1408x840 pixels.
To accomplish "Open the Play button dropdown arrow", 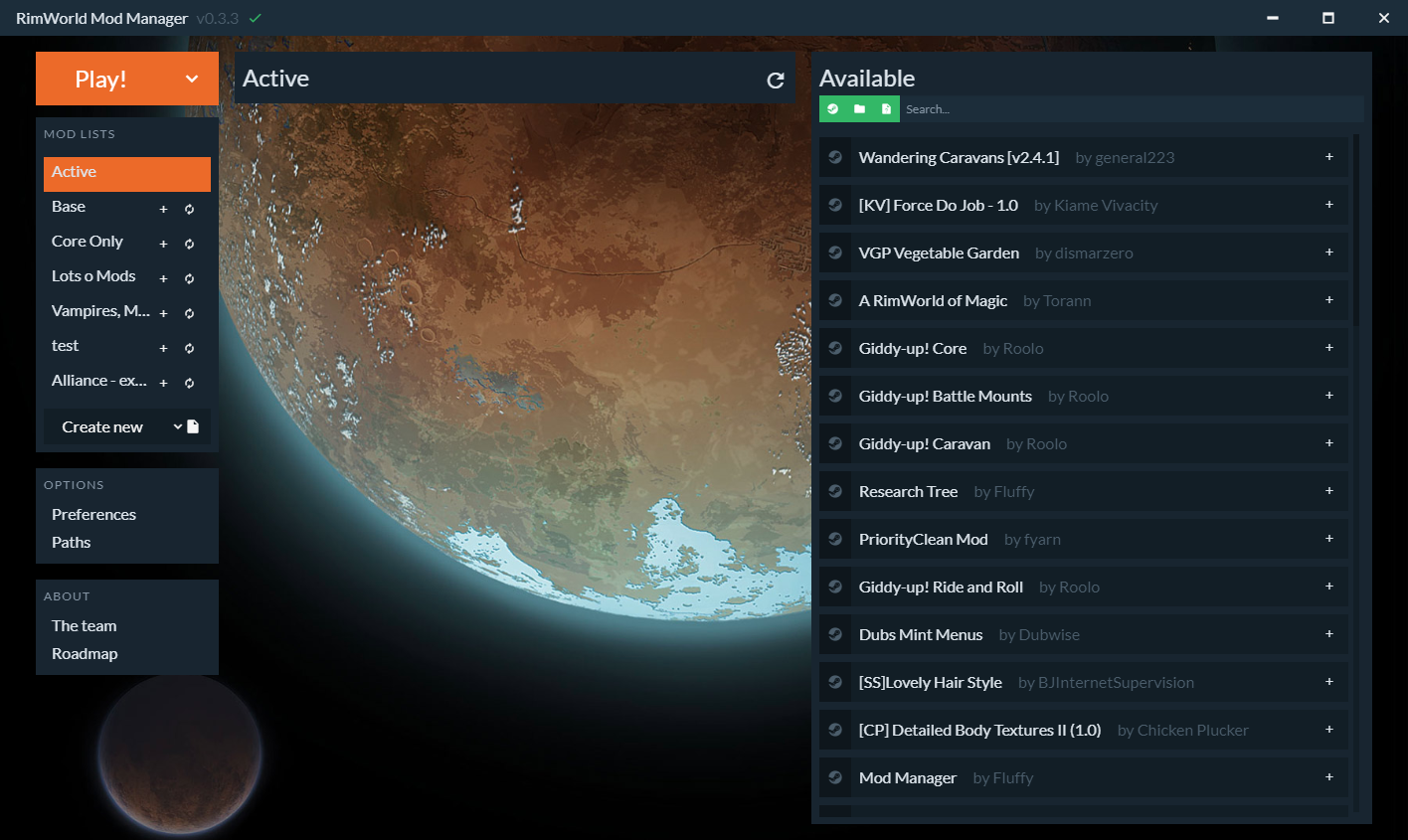I will [193, 79].
